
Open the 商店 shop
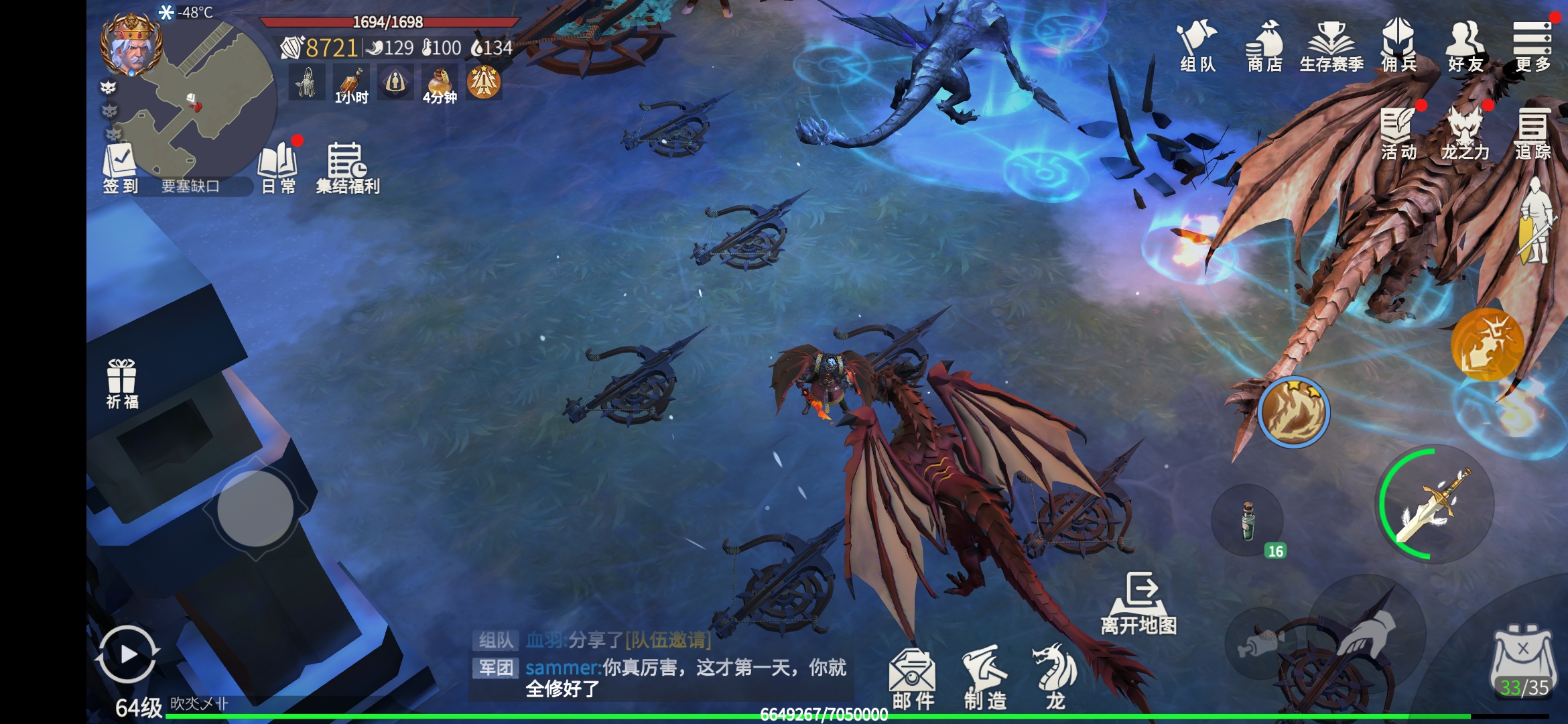[x=1264, y=44]
